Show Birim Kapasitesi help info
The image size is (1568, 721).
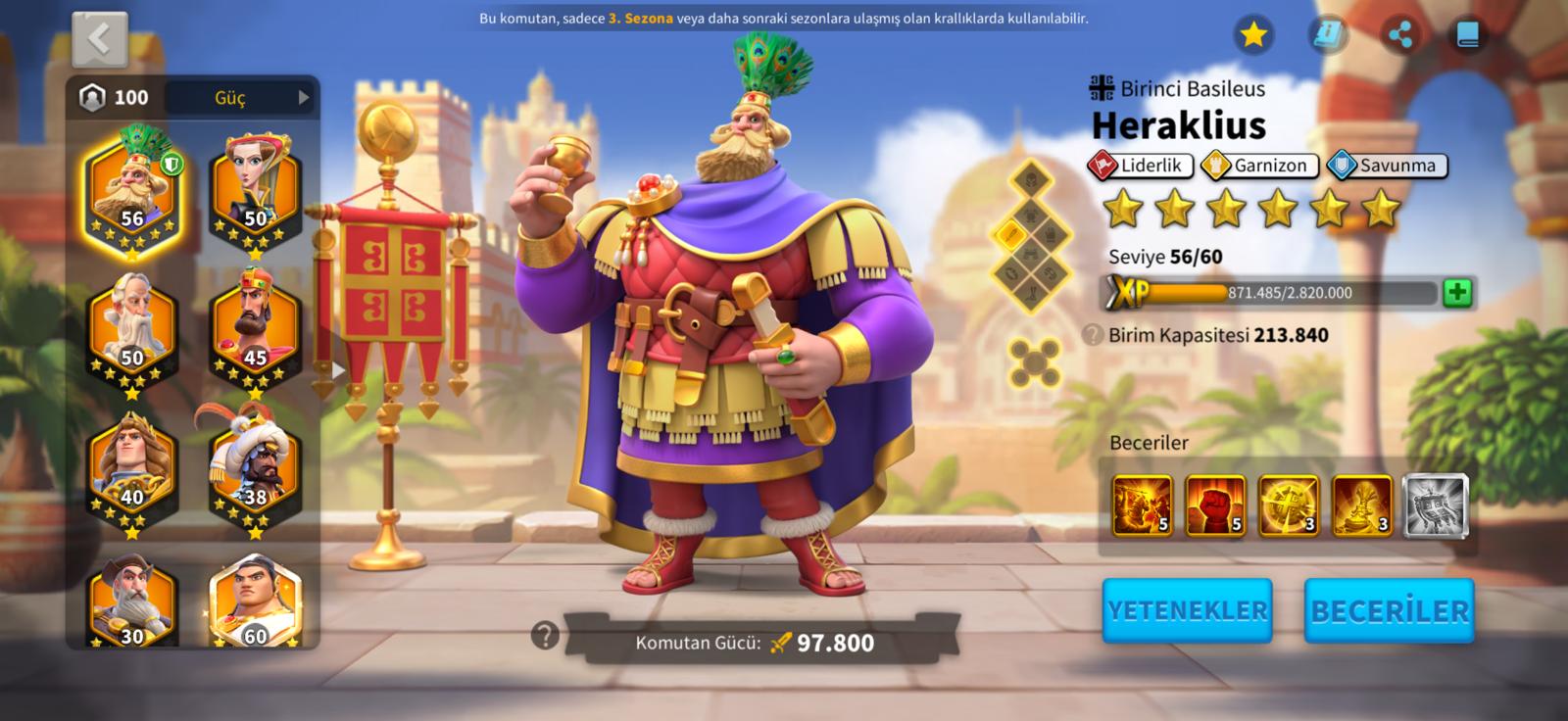(1093, 335)
